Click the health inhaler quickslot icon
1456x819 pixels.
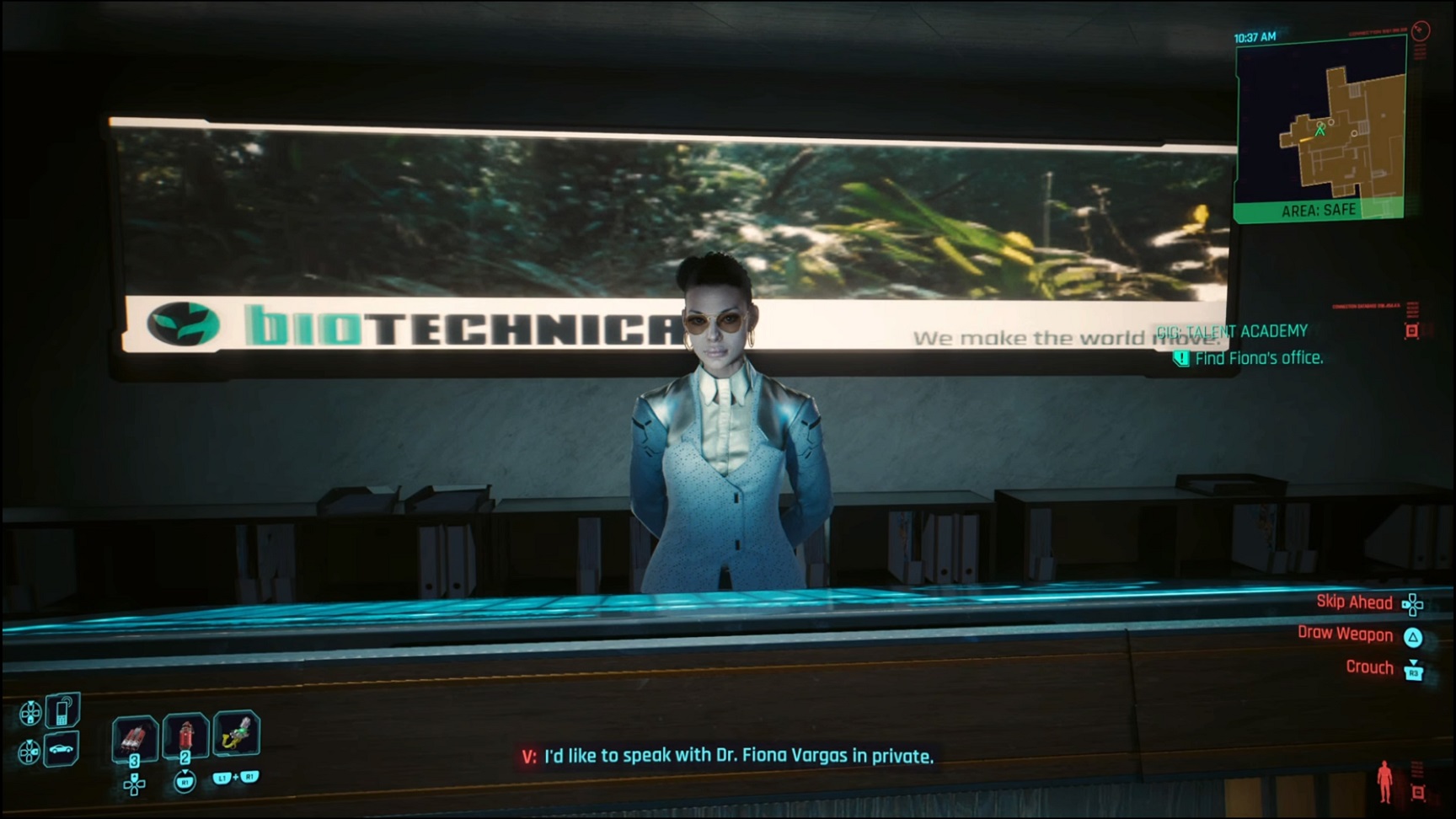click(x=185, y=737)
